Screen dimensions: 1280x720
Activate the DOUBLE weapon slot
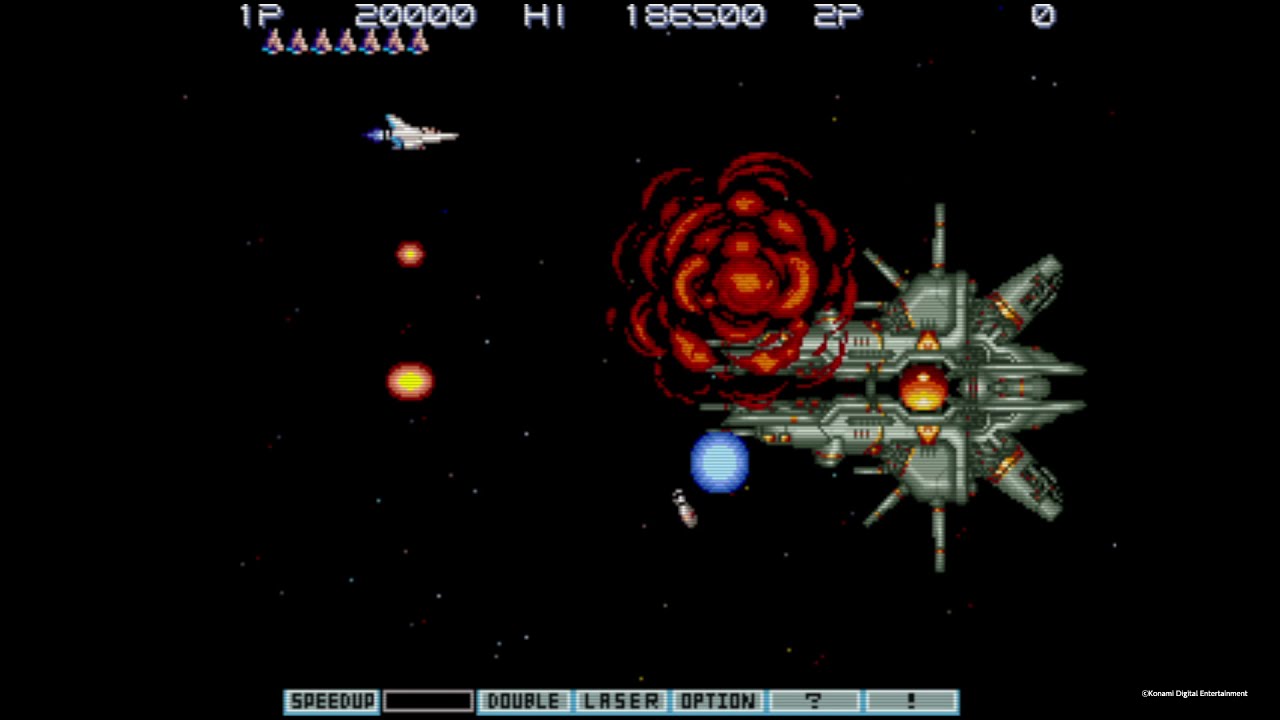522,701
